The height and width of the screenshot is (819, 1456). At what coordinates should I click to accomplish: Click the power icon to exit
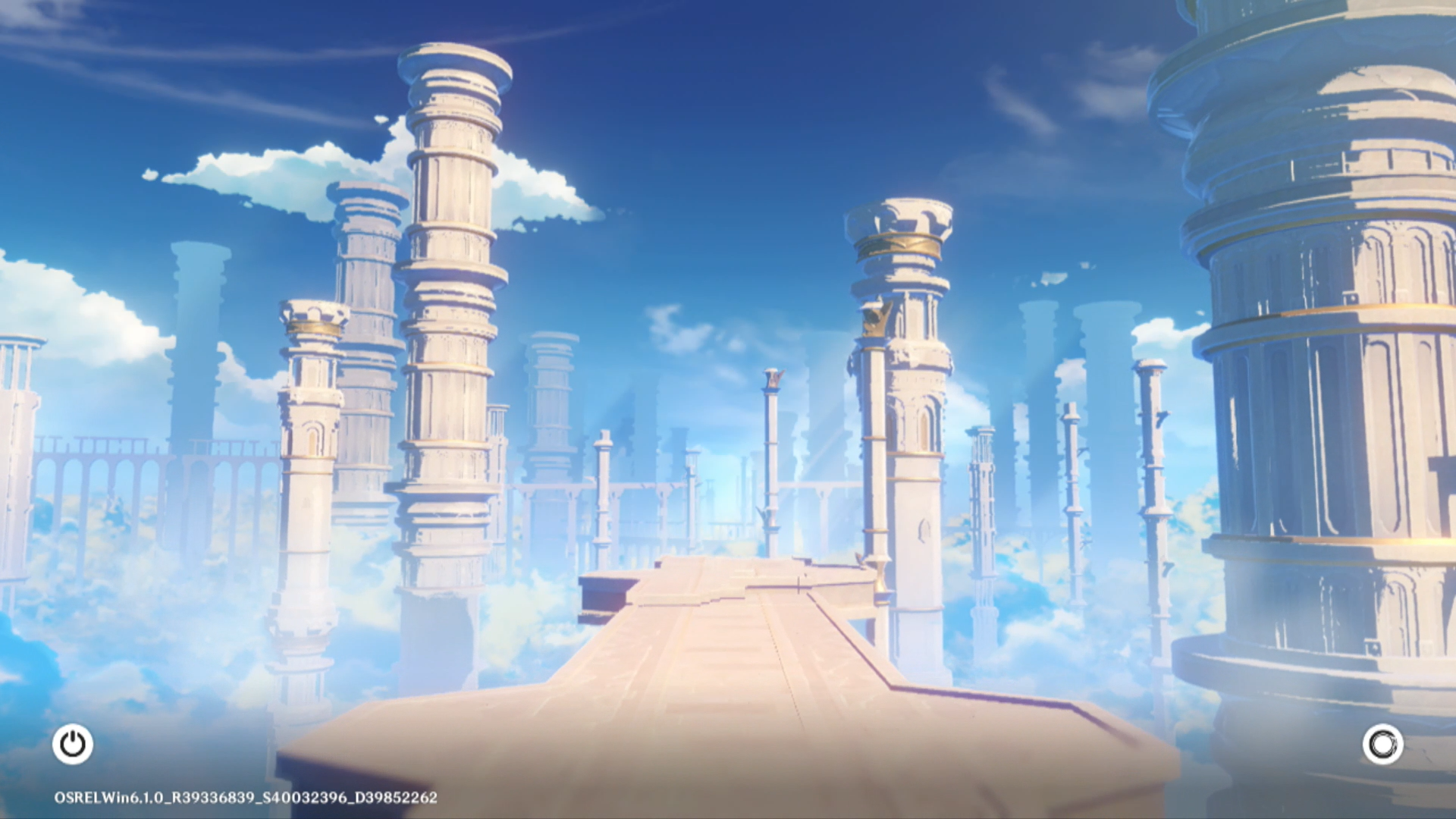(73, 744)
